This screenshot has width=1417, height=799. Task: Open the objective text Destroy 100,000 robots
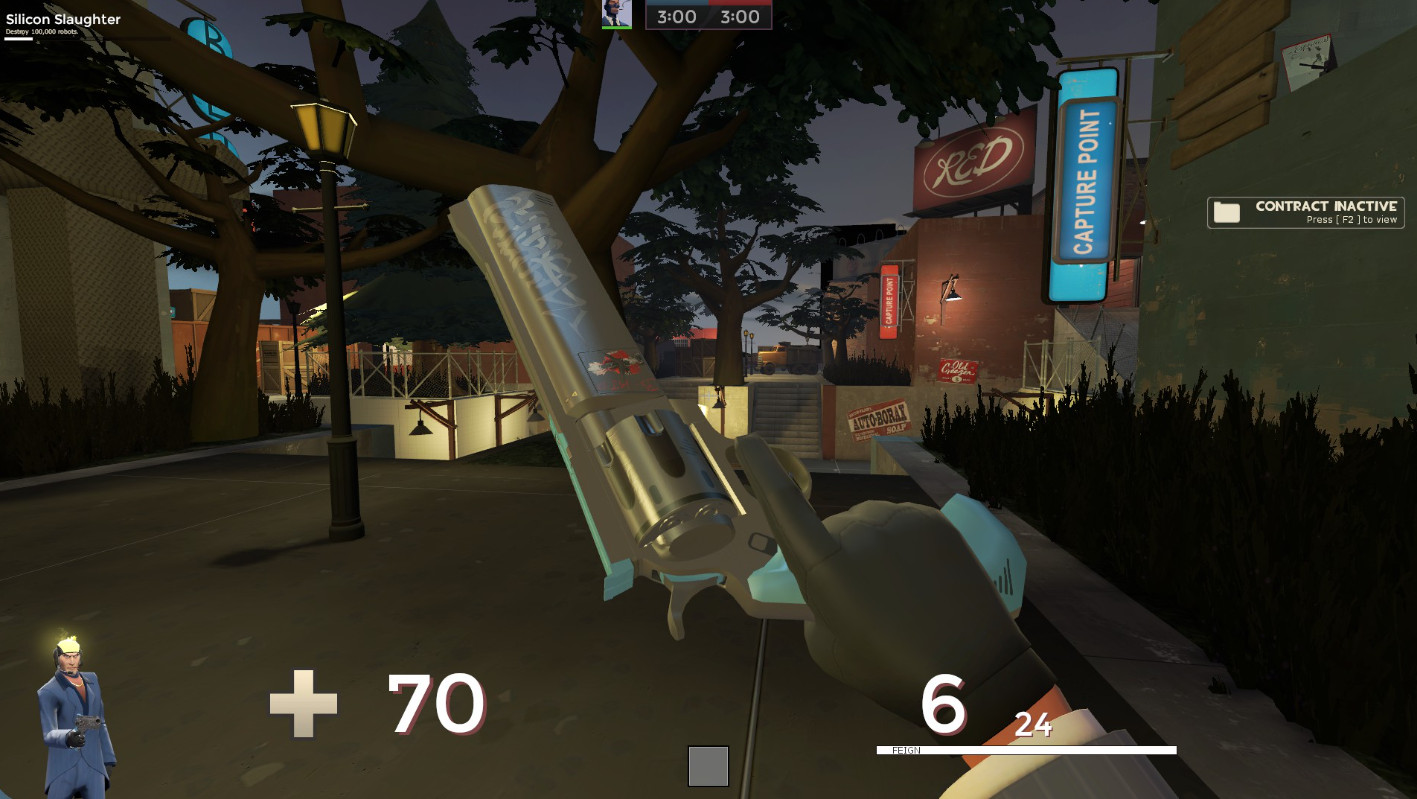tap(42, 32)
